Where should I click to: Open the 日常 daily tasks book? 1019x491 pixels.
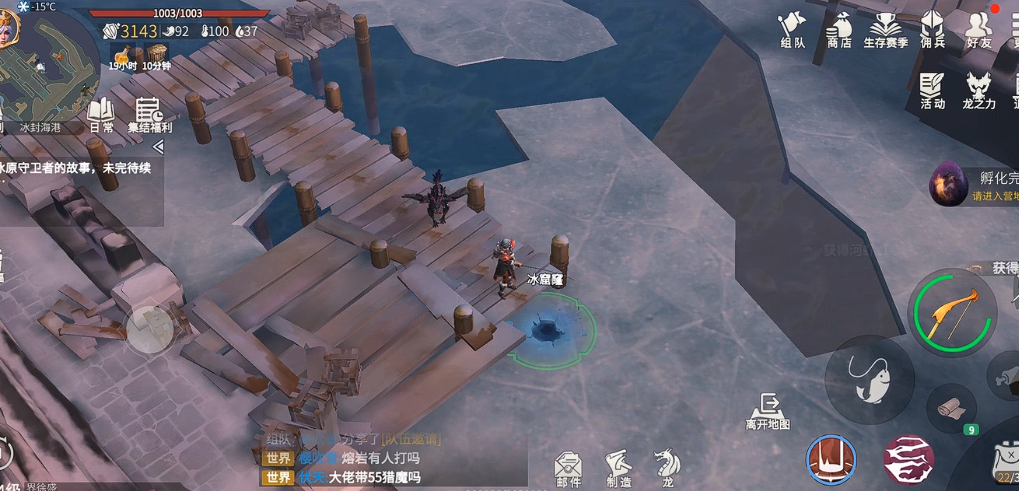[101, 115]
